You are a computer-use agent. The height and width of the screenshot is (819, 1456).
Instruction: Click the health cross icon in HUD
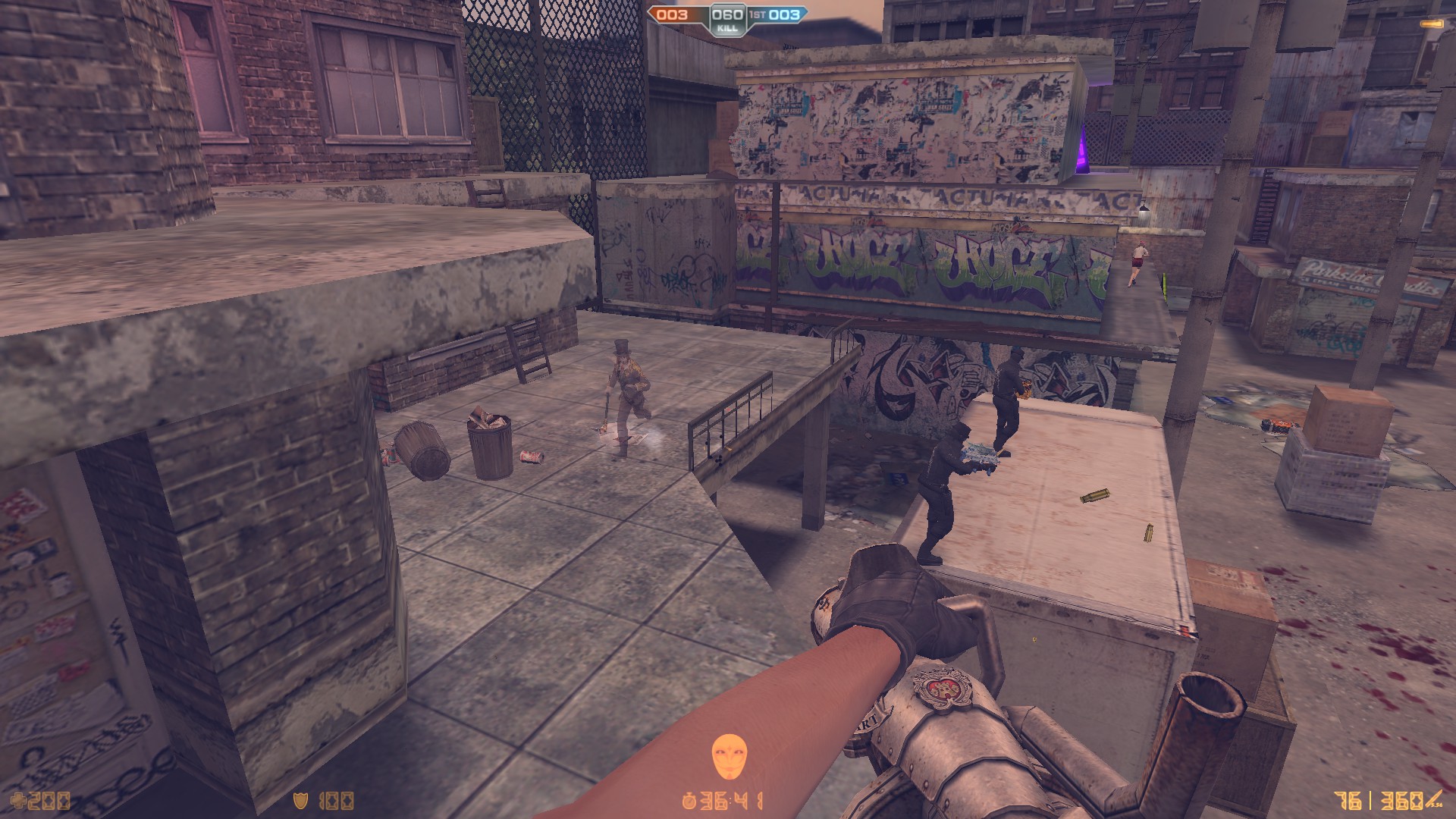pos(18,799)
